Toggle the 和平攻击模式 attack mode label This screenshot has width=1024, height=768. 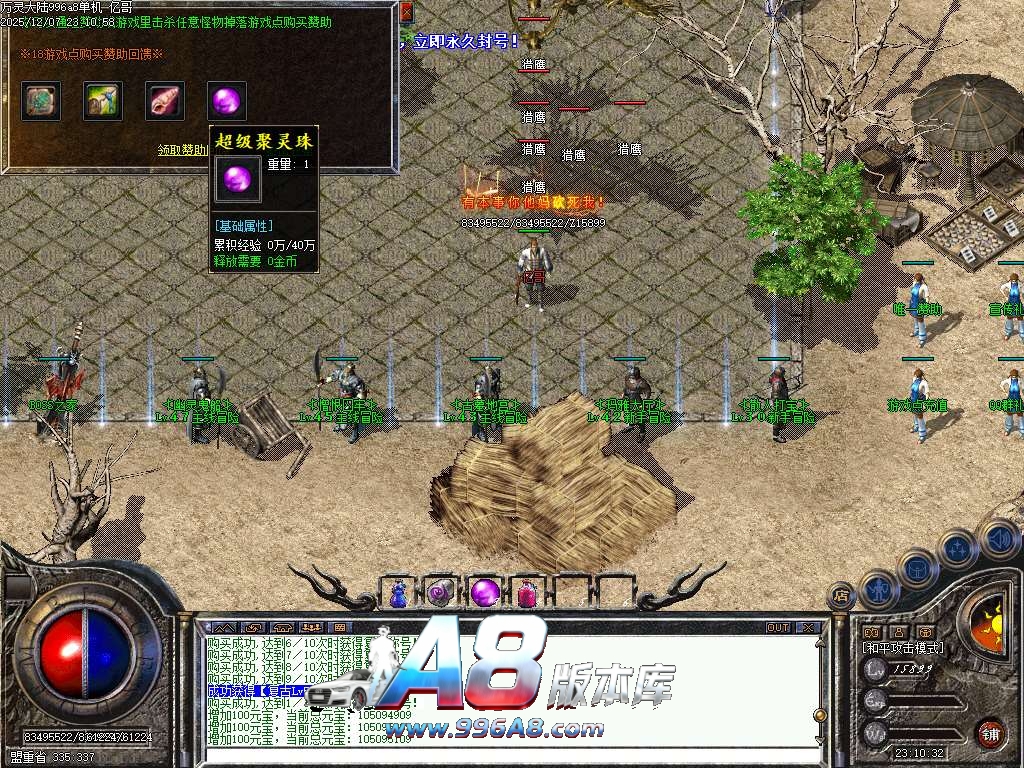(x=904, y=648)
